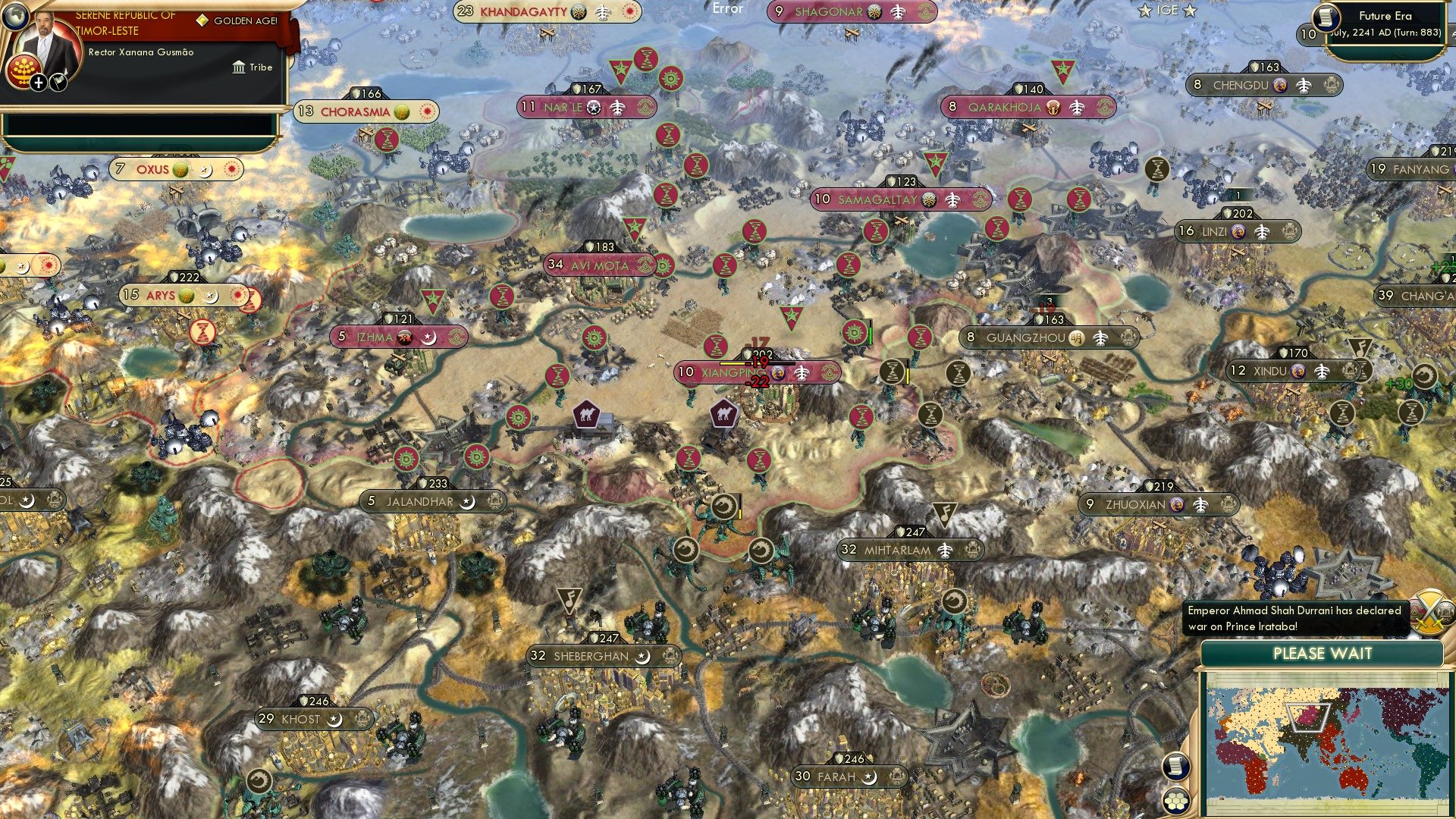Toggle the right IGE star
This screenshot has height=819, width=1456.
[1190, 10]
